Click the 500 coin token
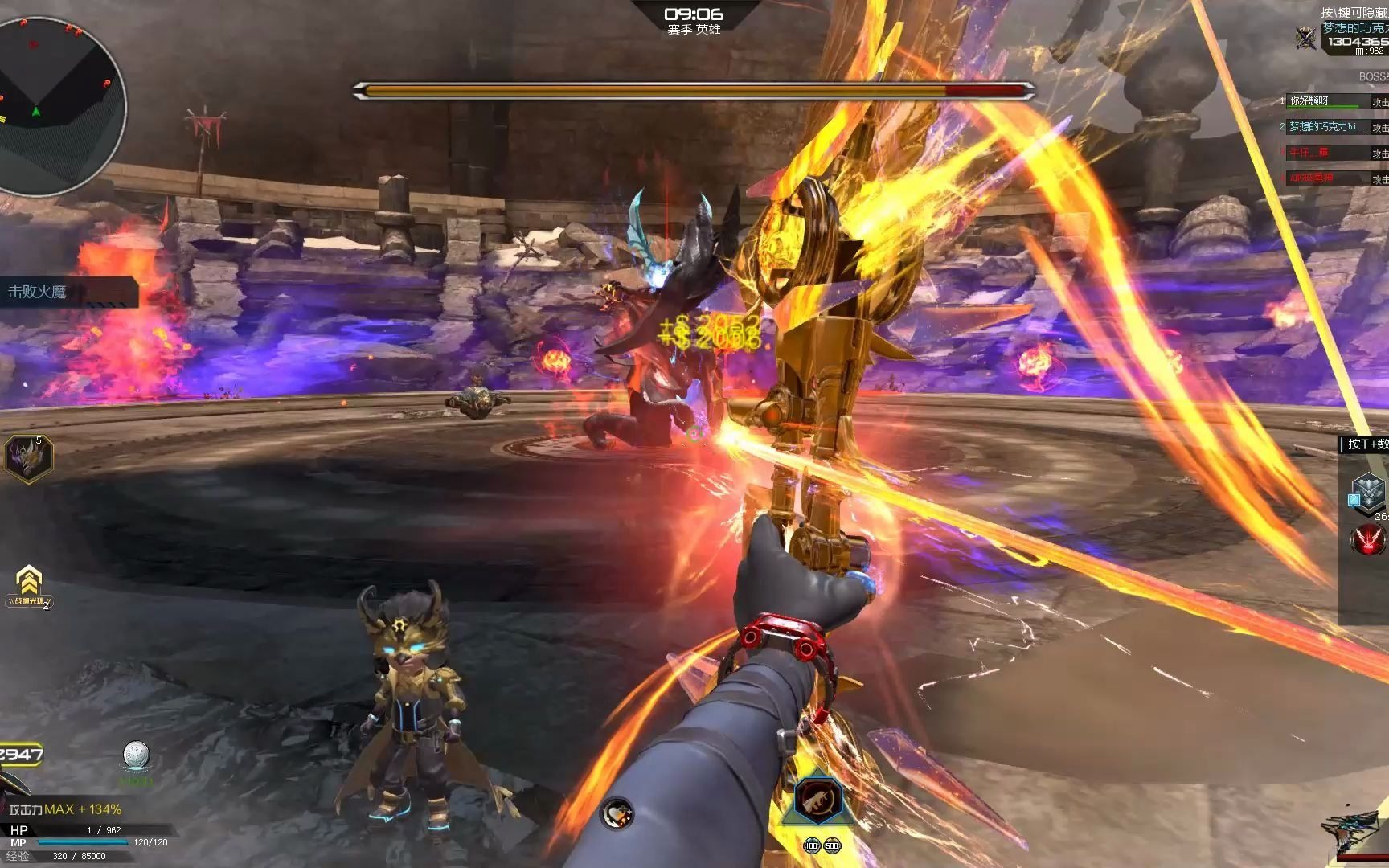Screen dimensions: 1389x868 831,846
